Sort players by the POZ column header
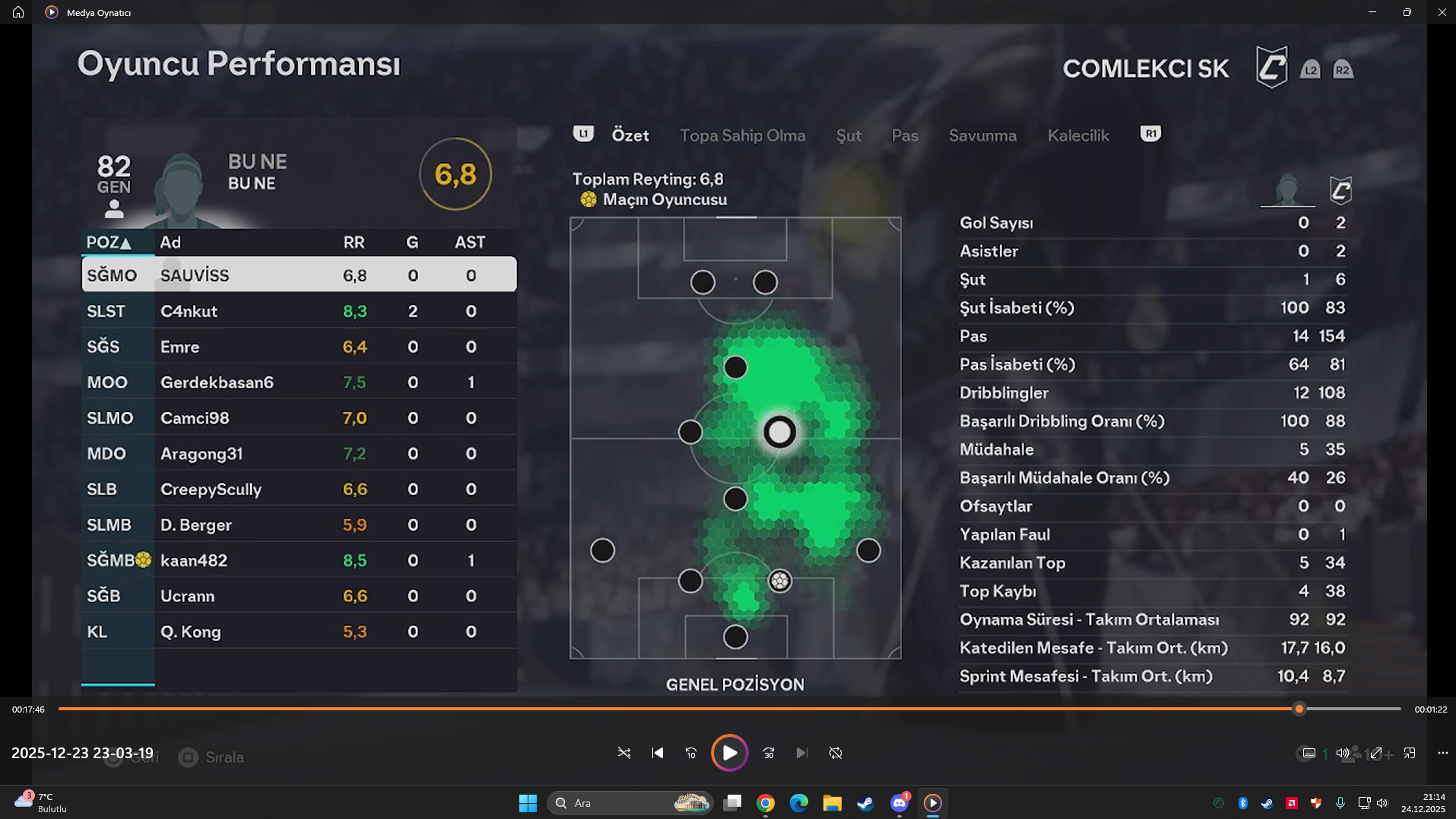 (x=109, y=243)
